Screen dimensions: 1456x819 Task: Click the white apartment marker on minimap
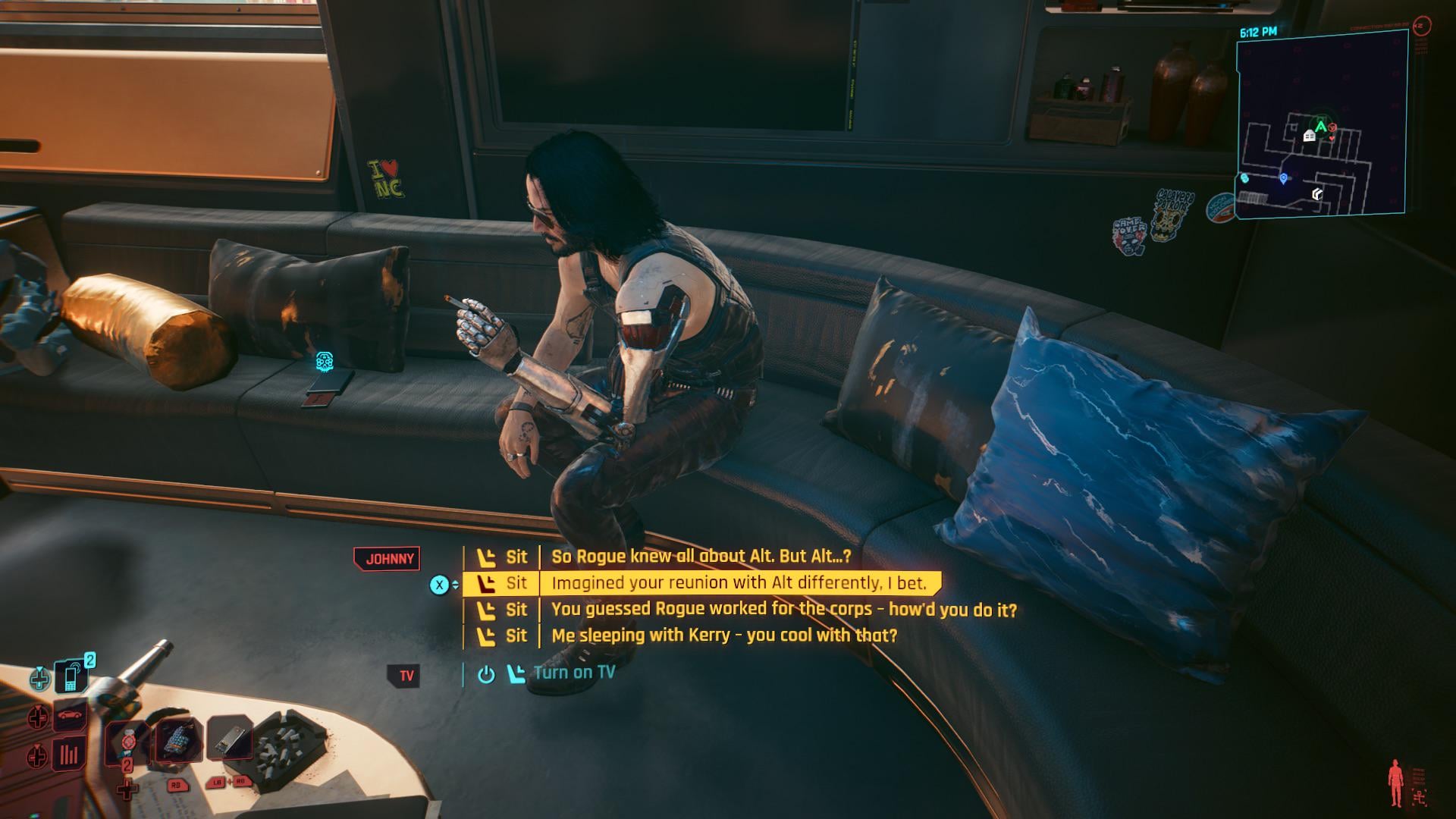(1309, 136)
